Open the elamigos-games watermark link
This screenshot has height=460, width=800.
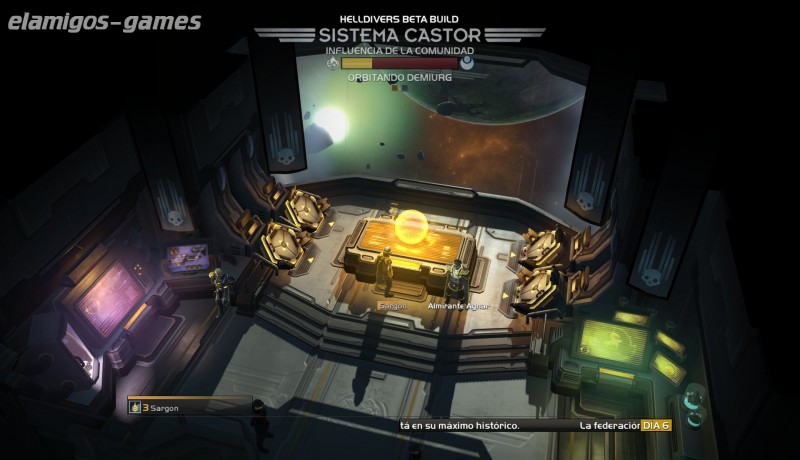(103, 21)
